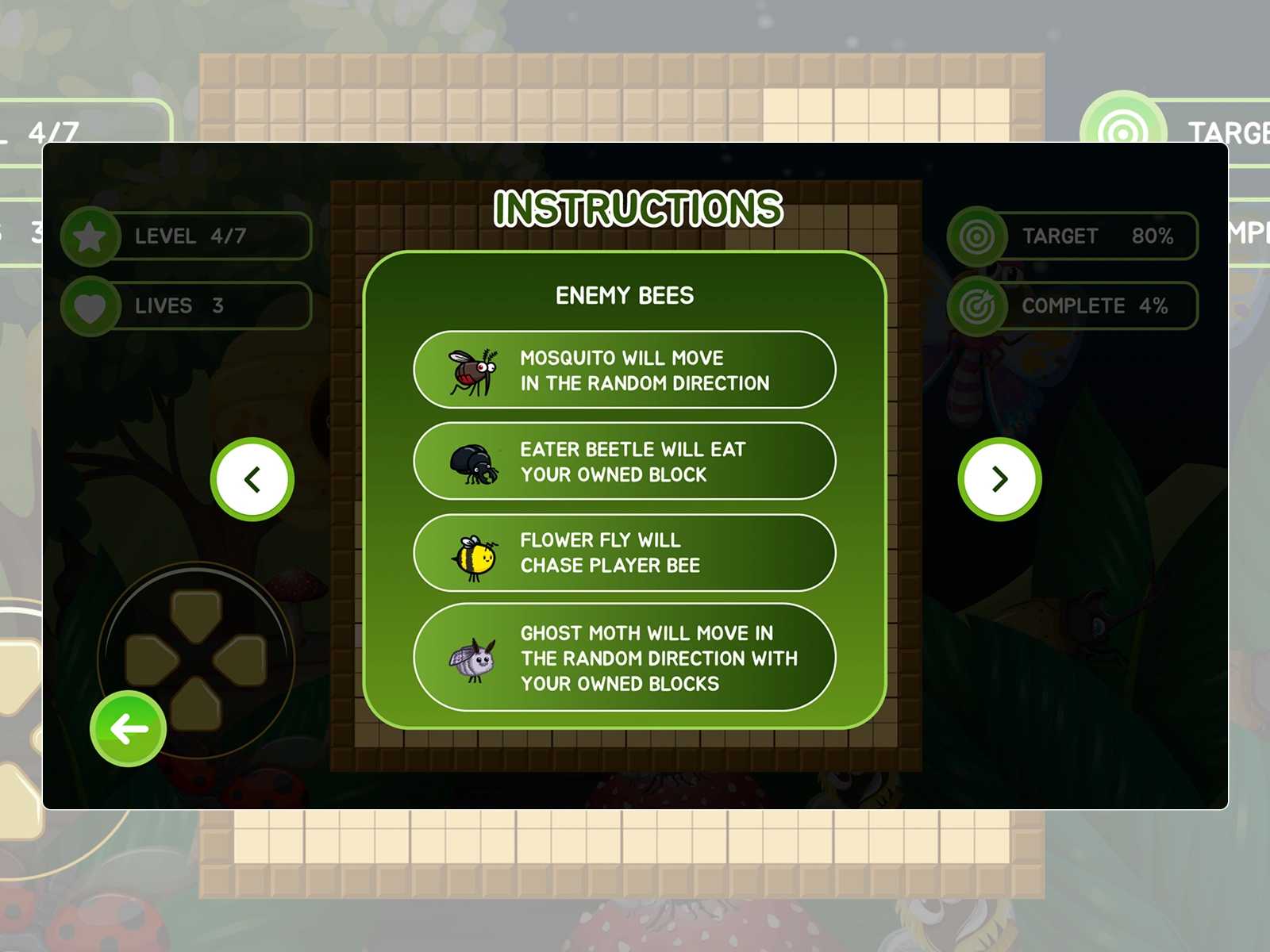Close instructions with the green back arrow
Viewport: 1270px width, 952px height.
[129, 728]
